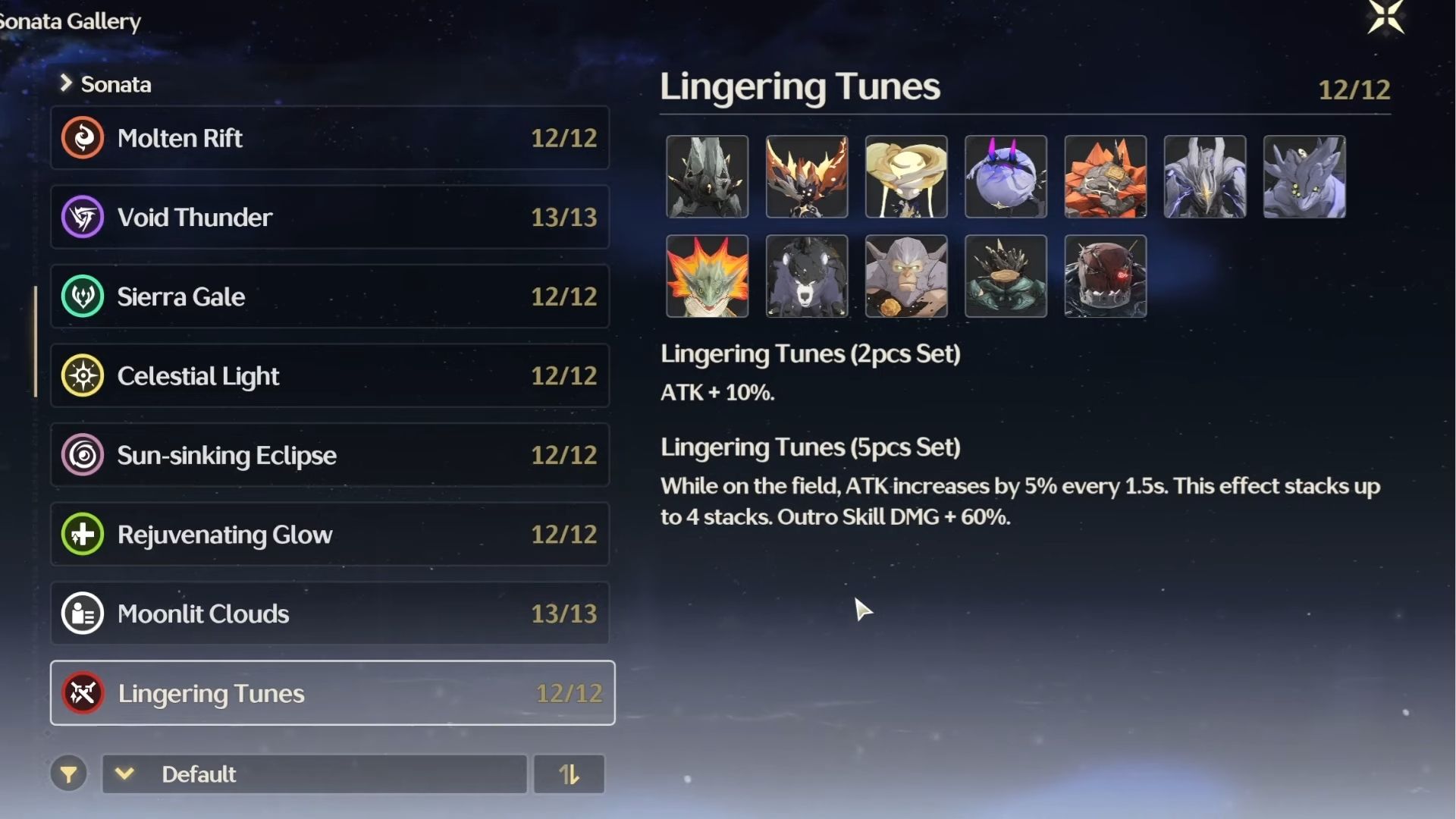The image size is (1456, 819).
Task: Click the Rejuvenating Glow cross icon
Action: click(83, 534)
